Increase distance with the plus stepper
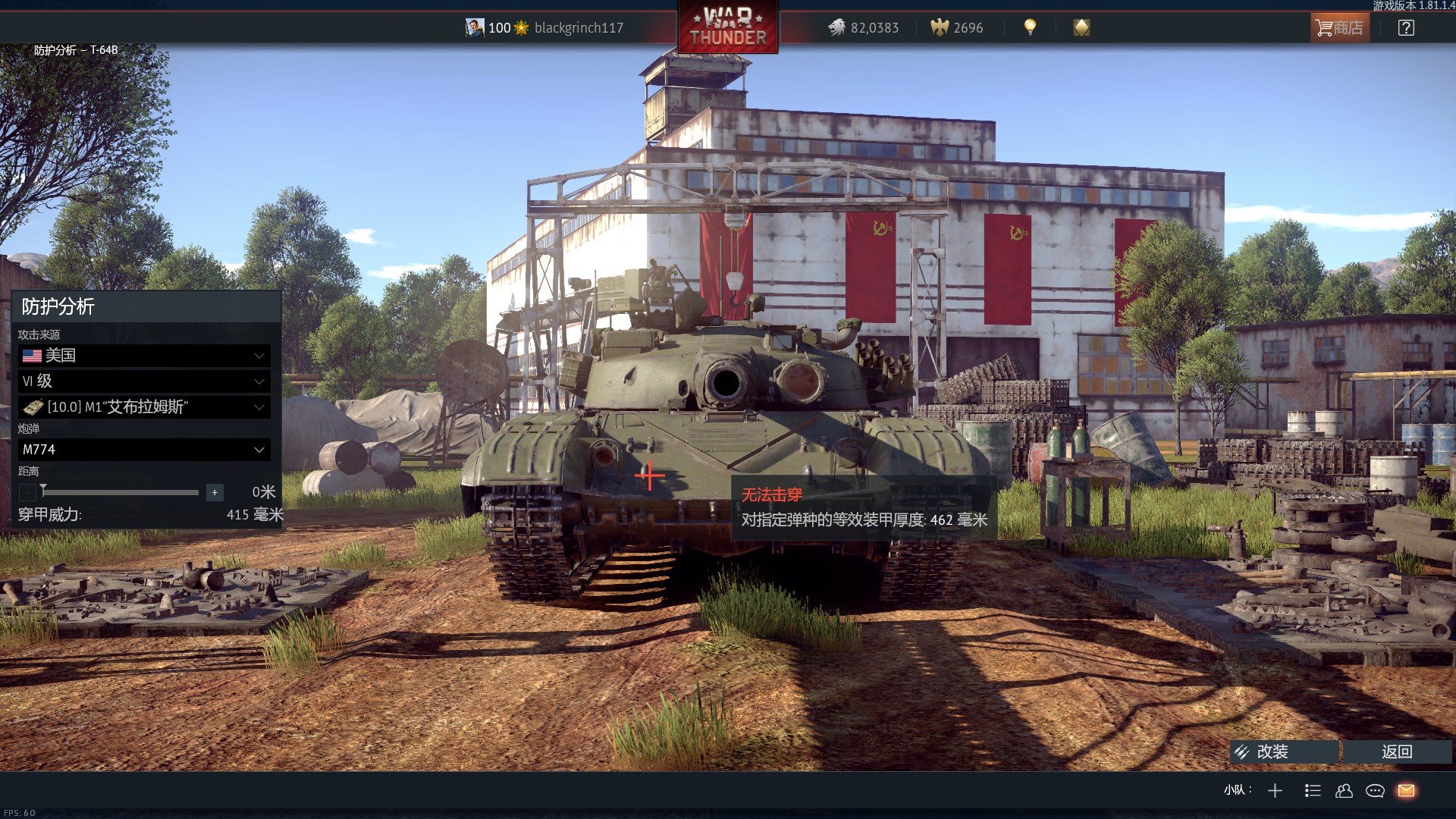The image size is (1456, 819). [215, 493]
